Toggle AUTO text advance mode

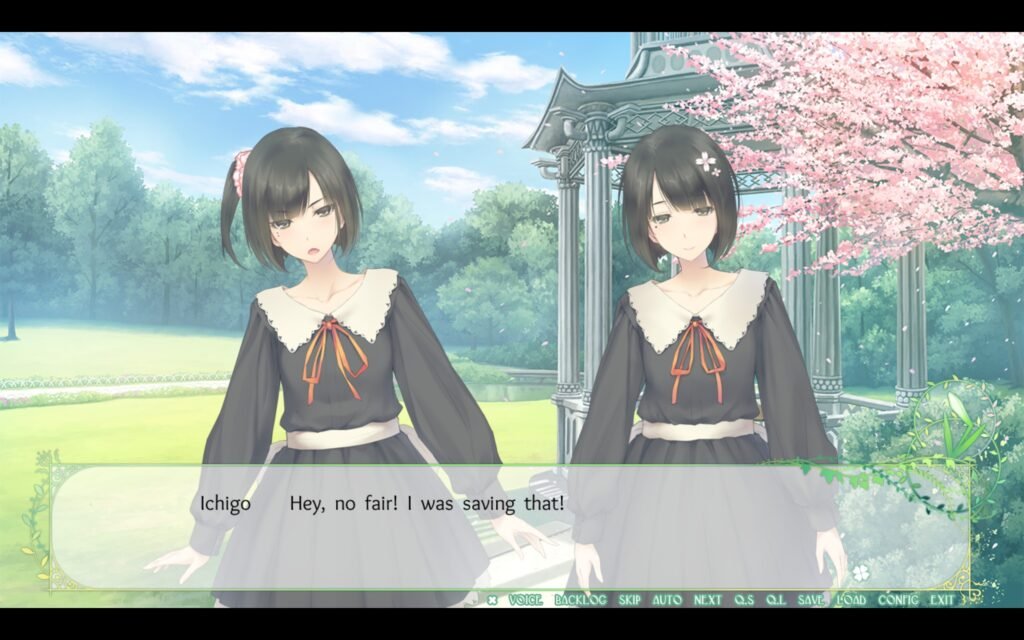pyautogui.click(x=667, y=600)
